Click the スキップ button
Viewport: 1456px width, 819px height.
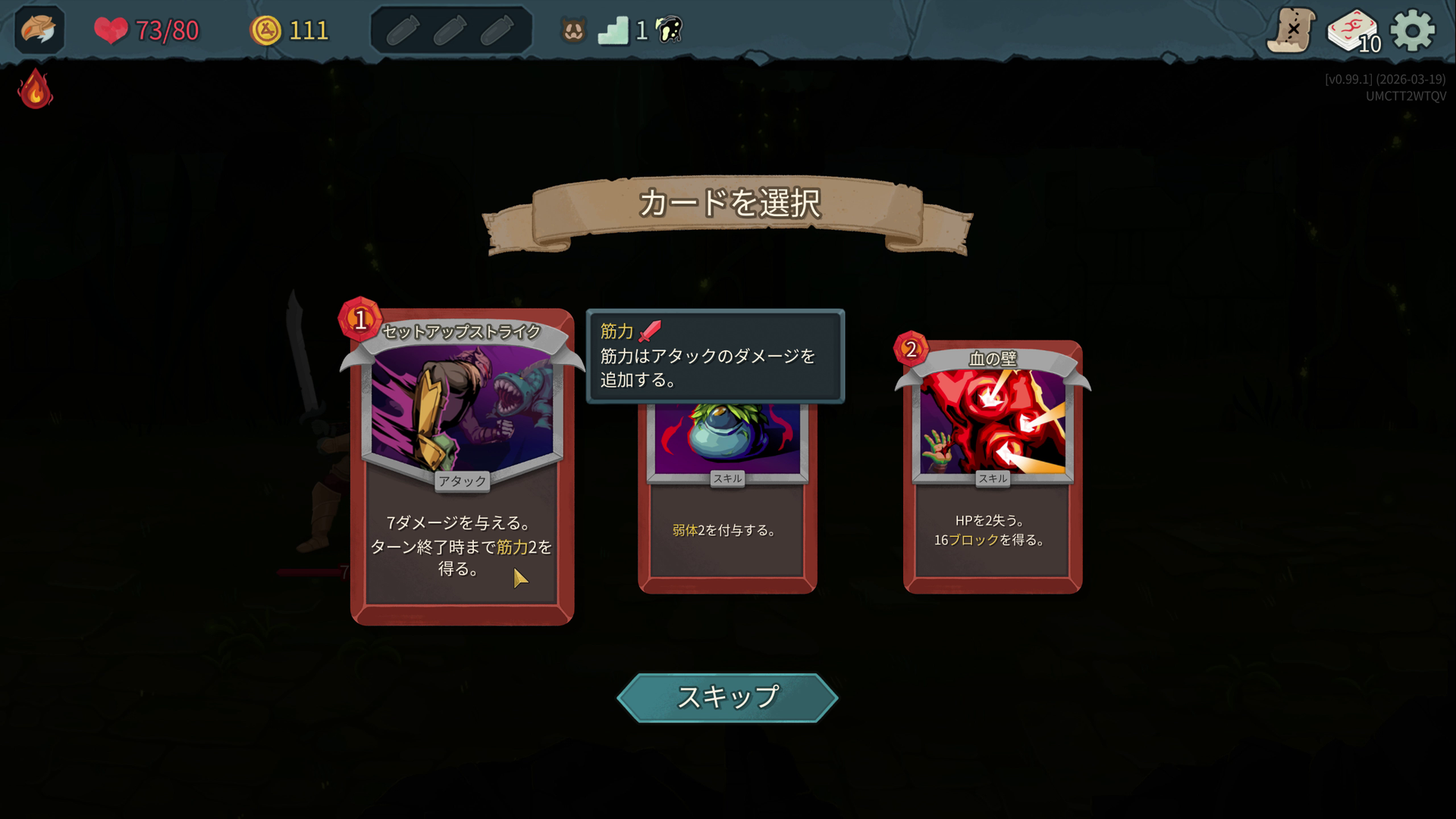pos(727,698)
